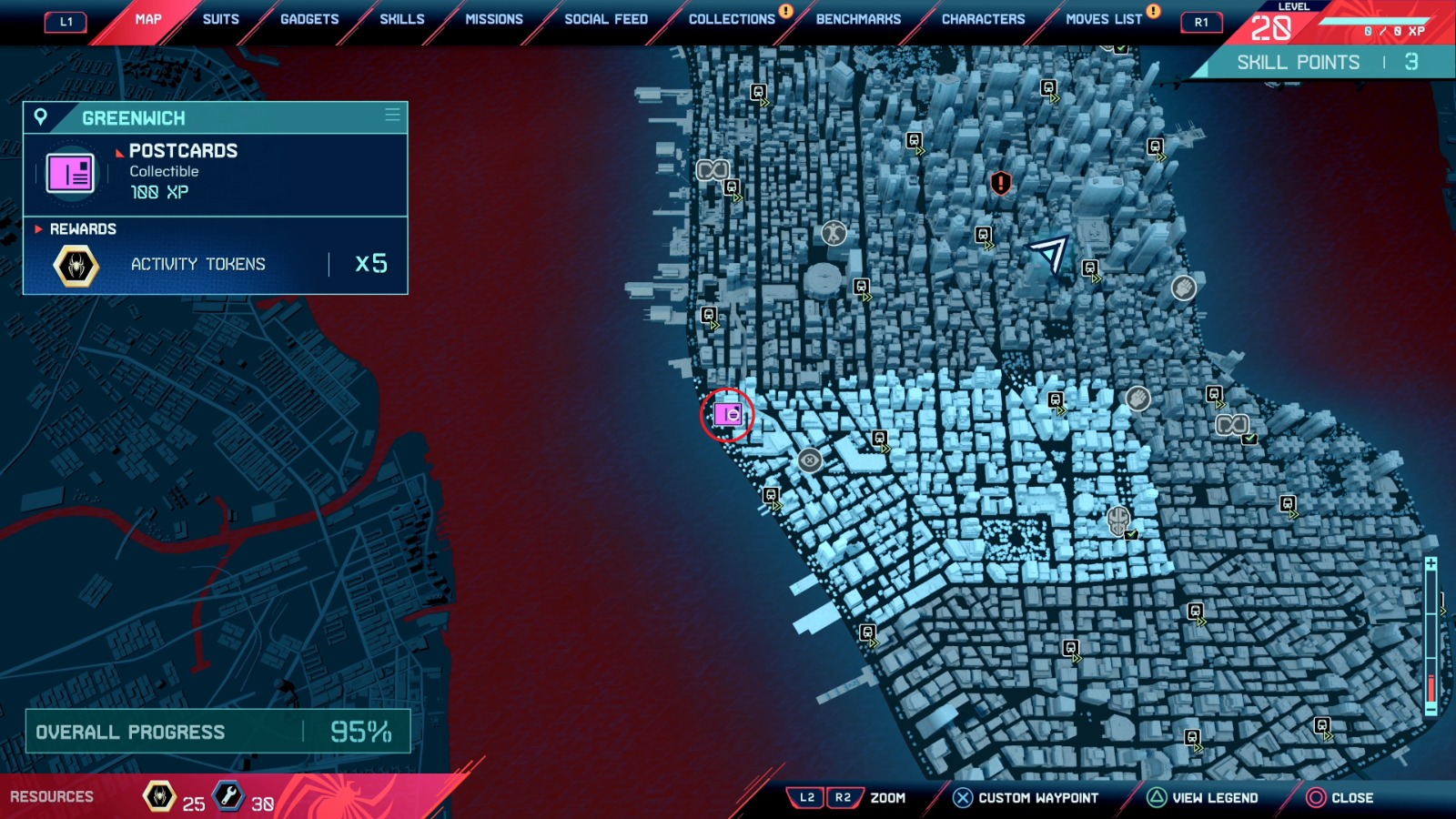Set a Custom Waypoint
The width and height of the screenshot is (1456, 819).
pyautogui.click(x=1026, y=798)
